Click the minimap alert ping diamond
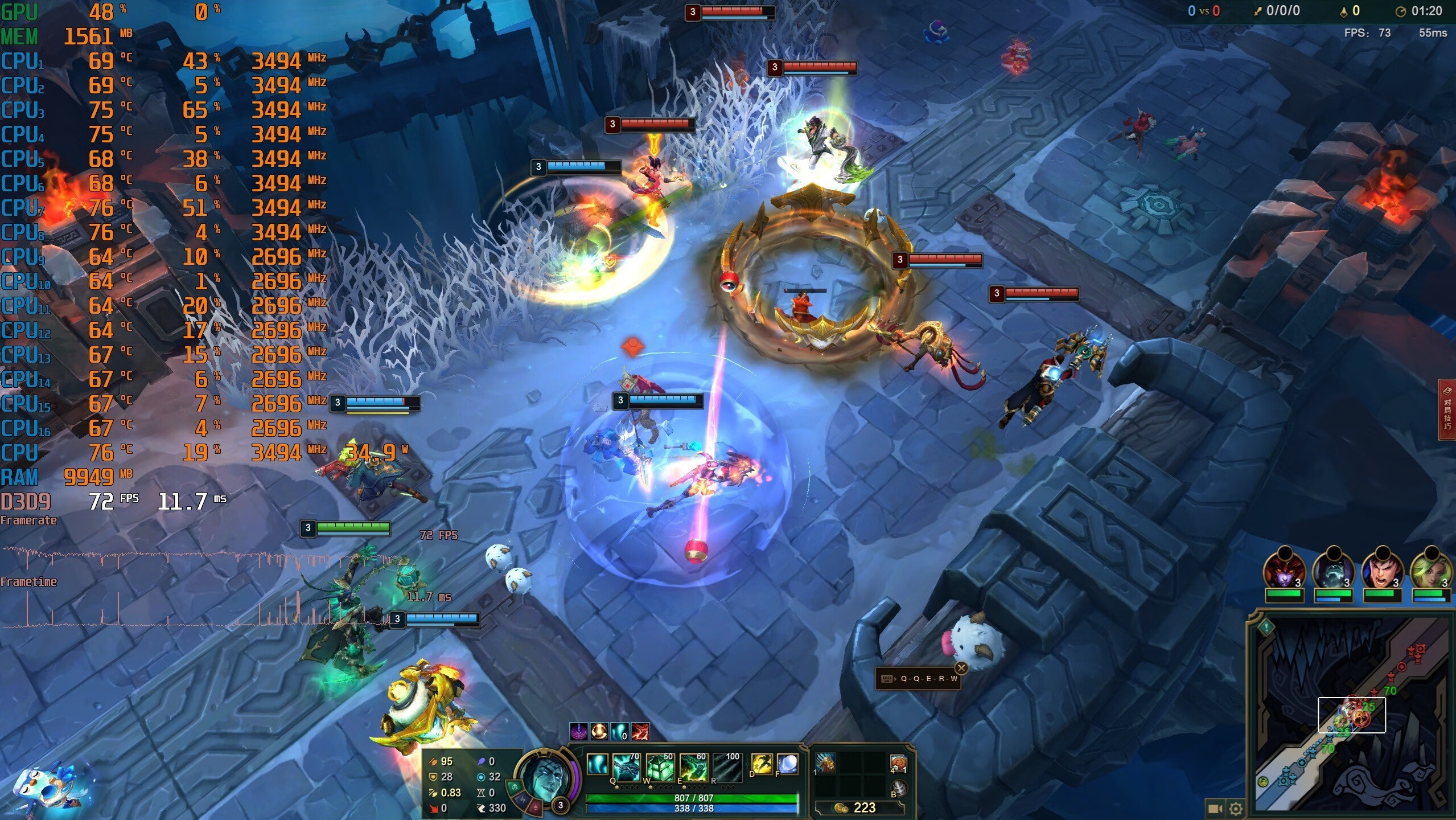This screenshot has height=820, width=1456. [x=1266, y=628]
